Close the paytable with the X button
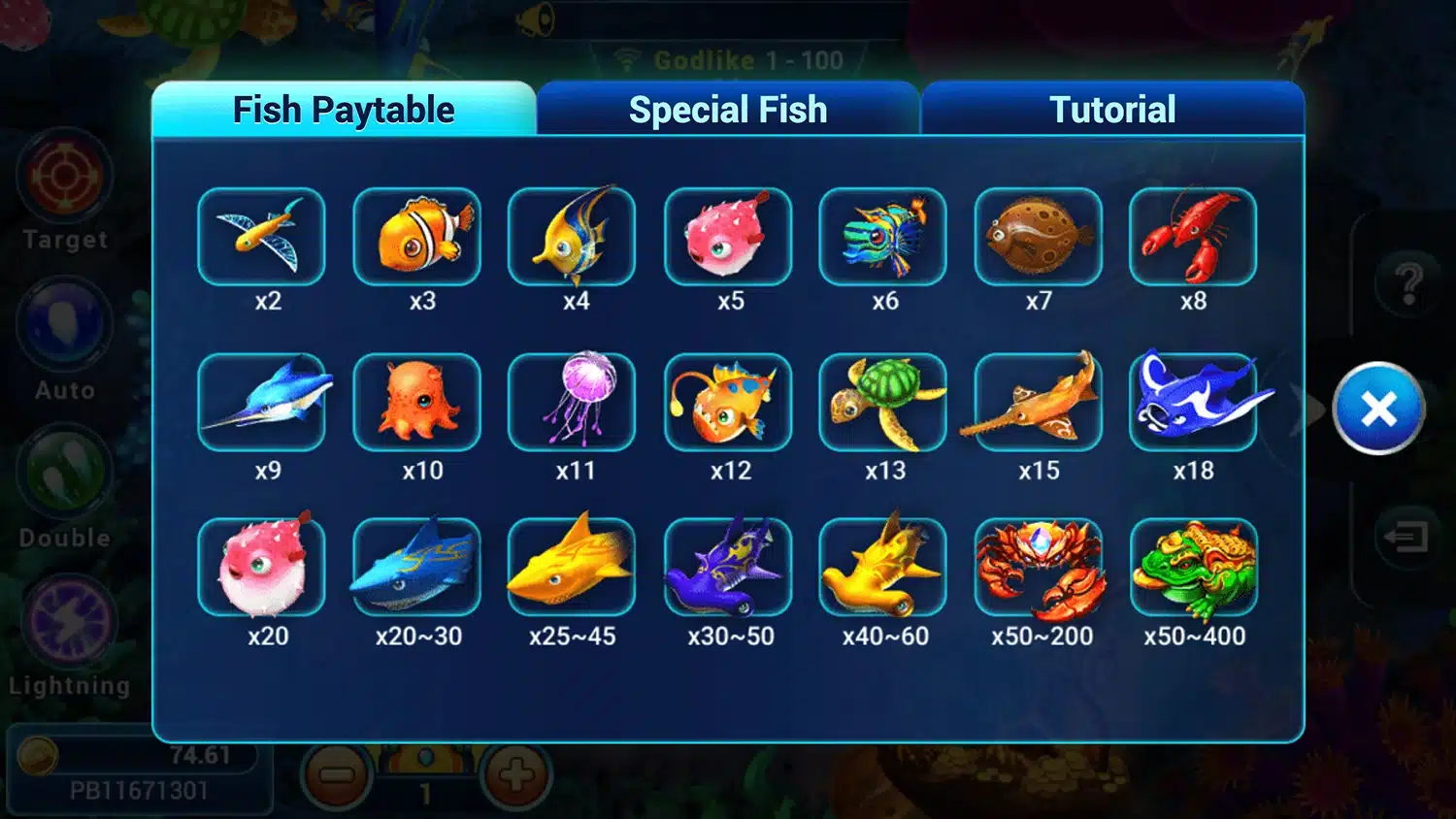The height and width of the screenshot is (819, 1456). click(x=1378, y=409)
